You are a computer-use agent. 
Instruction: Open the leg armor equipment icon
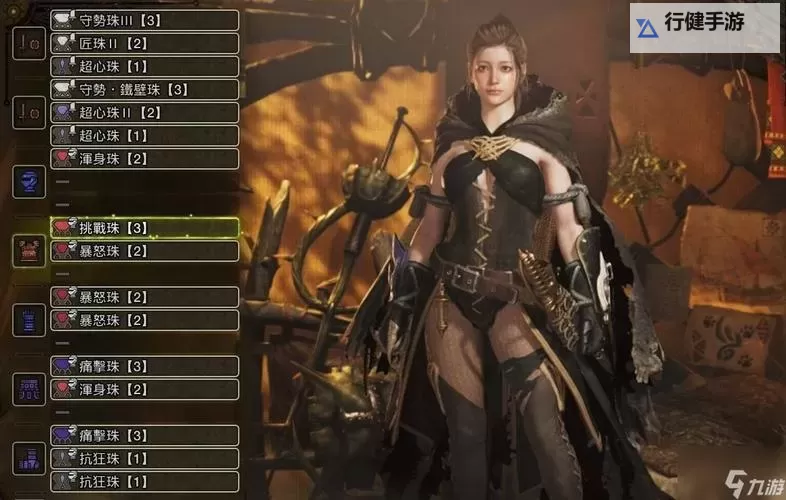point(28,458)
